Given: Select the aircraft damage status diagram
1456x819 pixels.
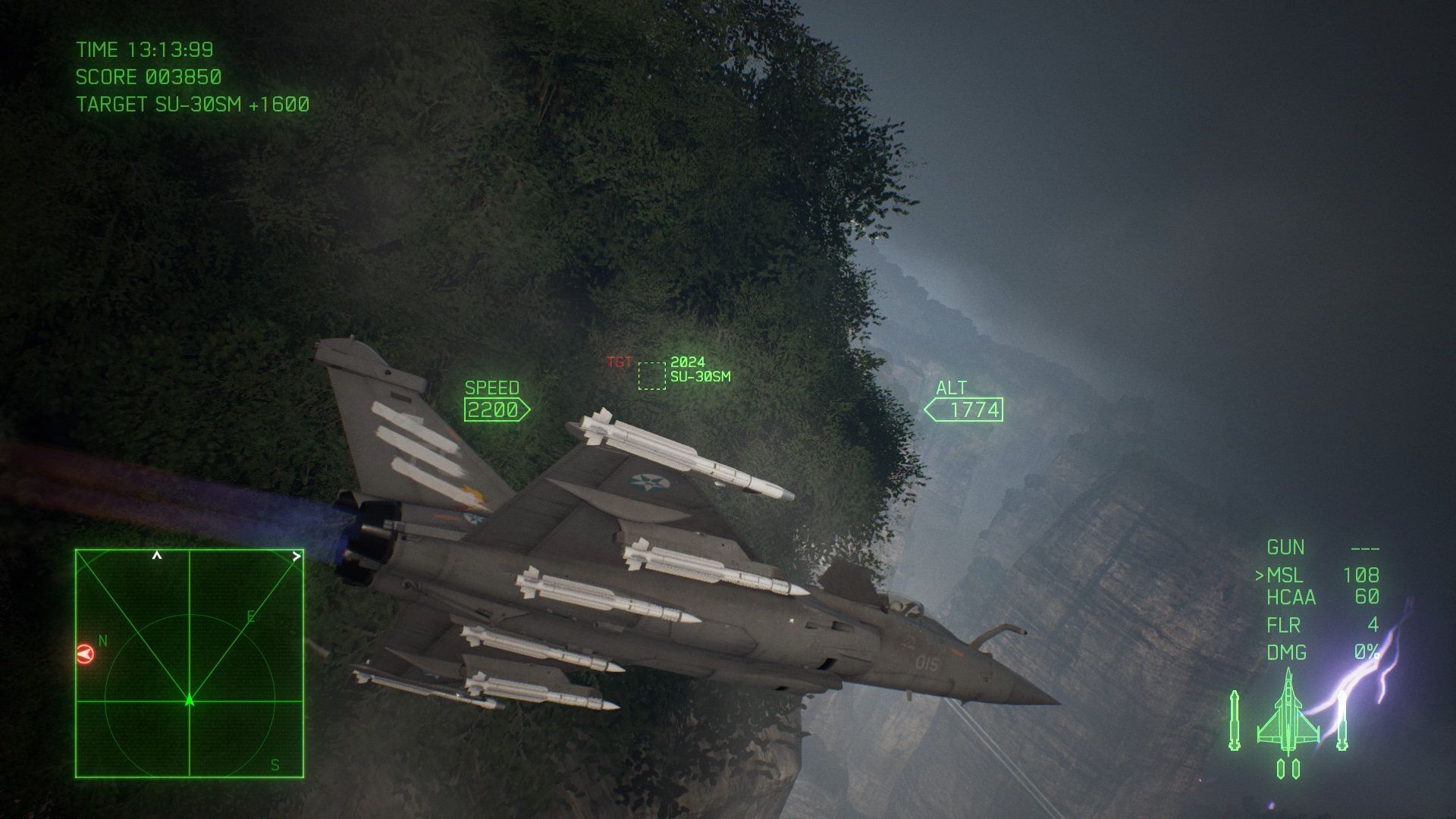Looking at the screenshot, I should point(1289,720).
